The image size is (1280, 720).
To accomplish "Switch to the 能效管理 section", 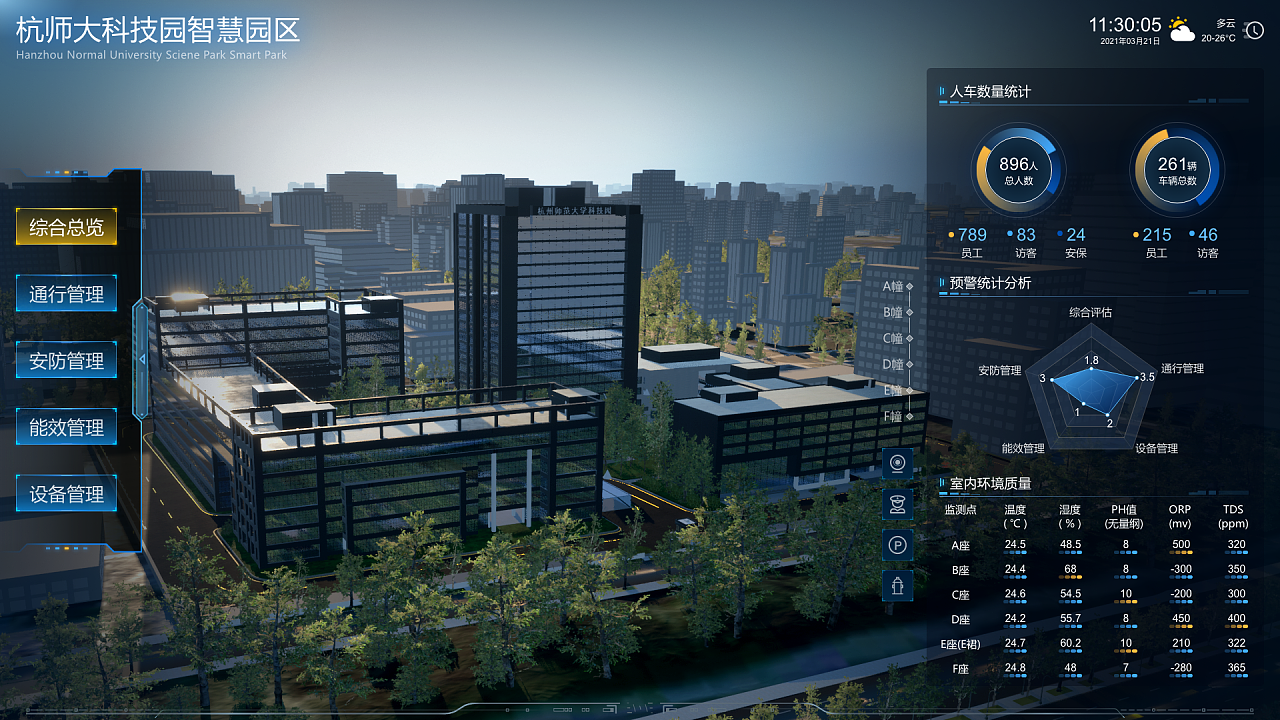I will pos(66,427).
